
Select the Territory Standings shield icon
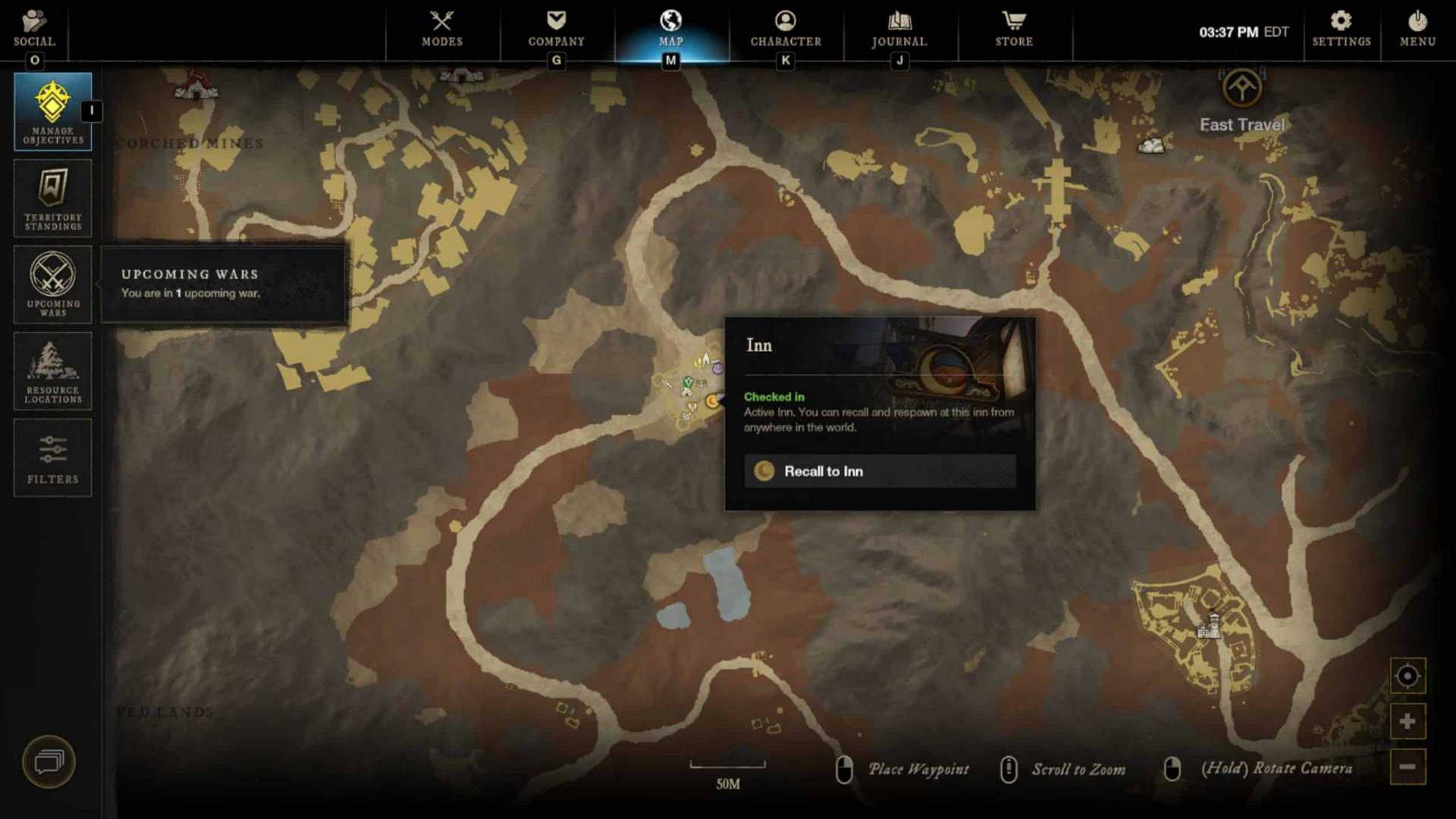pyautogui.click(x=52, y=198)
